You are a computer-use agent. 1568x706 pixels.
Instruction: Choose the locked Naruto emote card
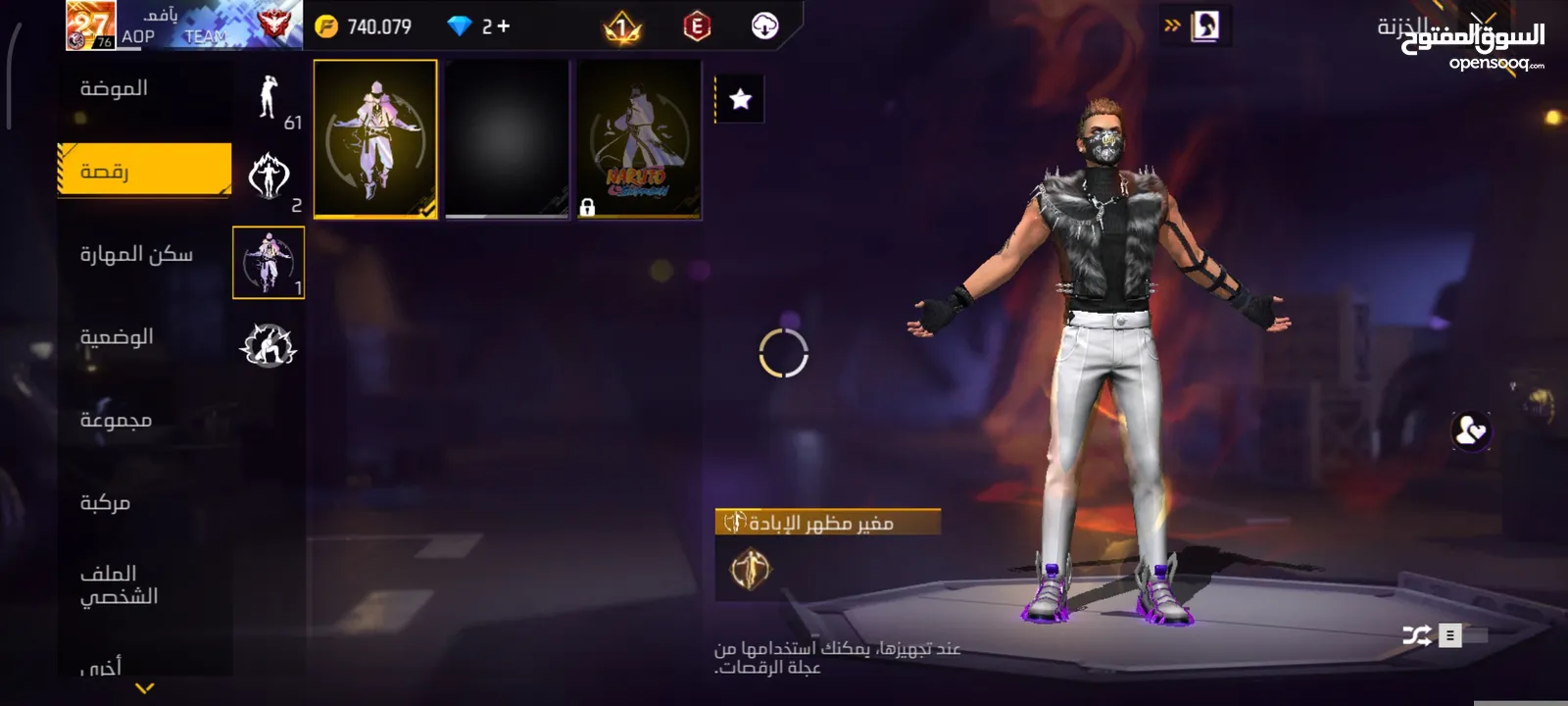pyautogui.click(x=639, y=138)
